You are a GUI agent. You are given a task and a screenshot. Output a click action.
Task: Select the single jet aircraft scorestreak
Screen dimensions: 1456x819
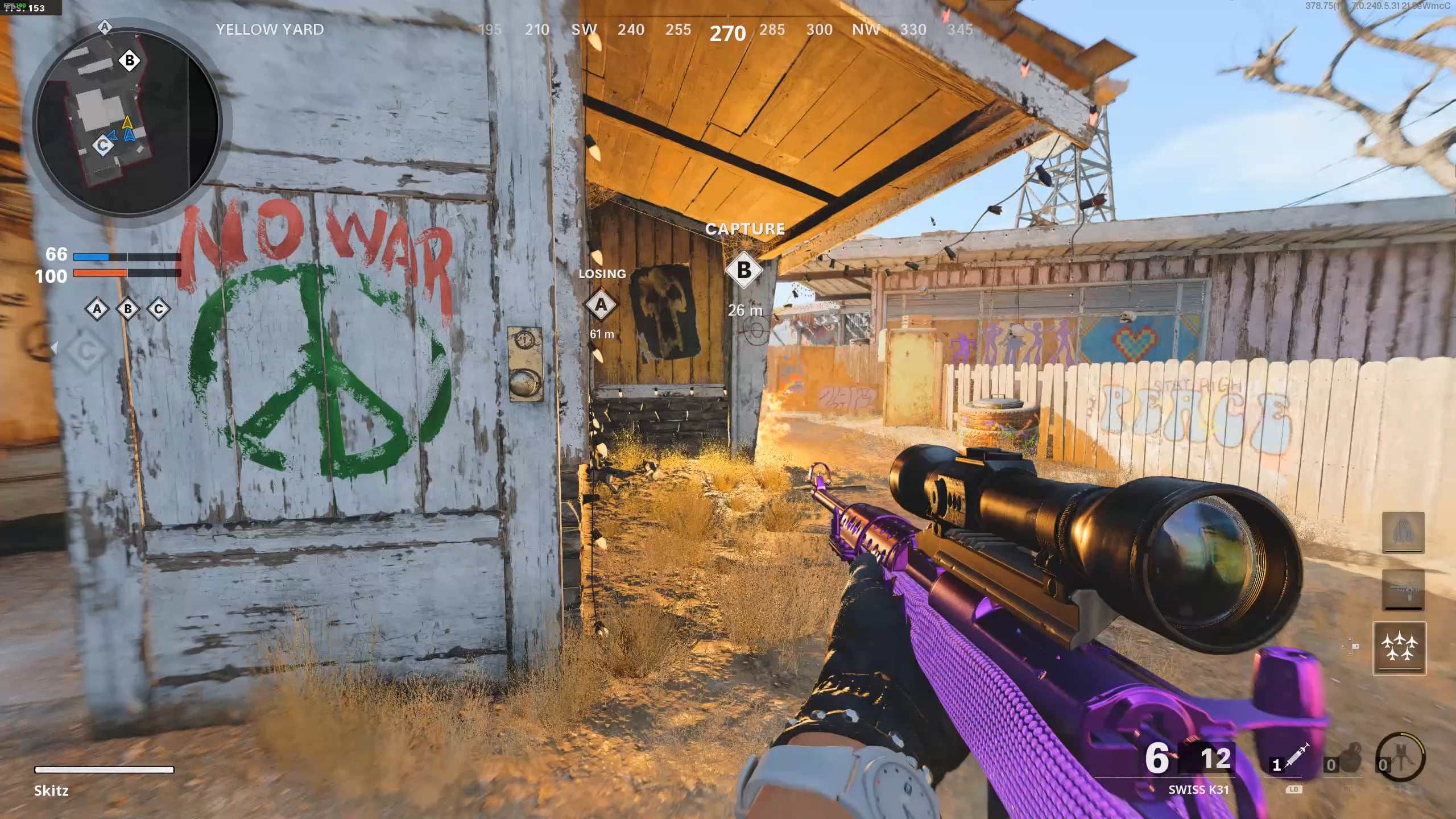coord(1403,590)
